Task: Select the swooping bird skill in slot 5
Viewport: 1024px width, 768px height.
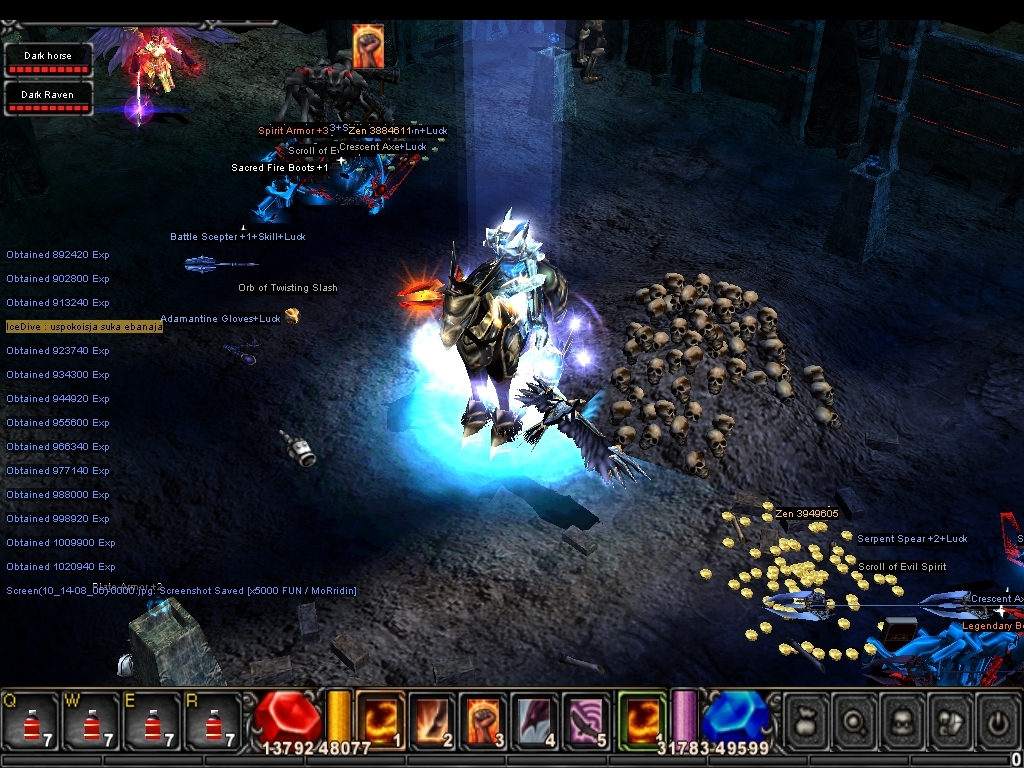Action: [x=588, y=719]
